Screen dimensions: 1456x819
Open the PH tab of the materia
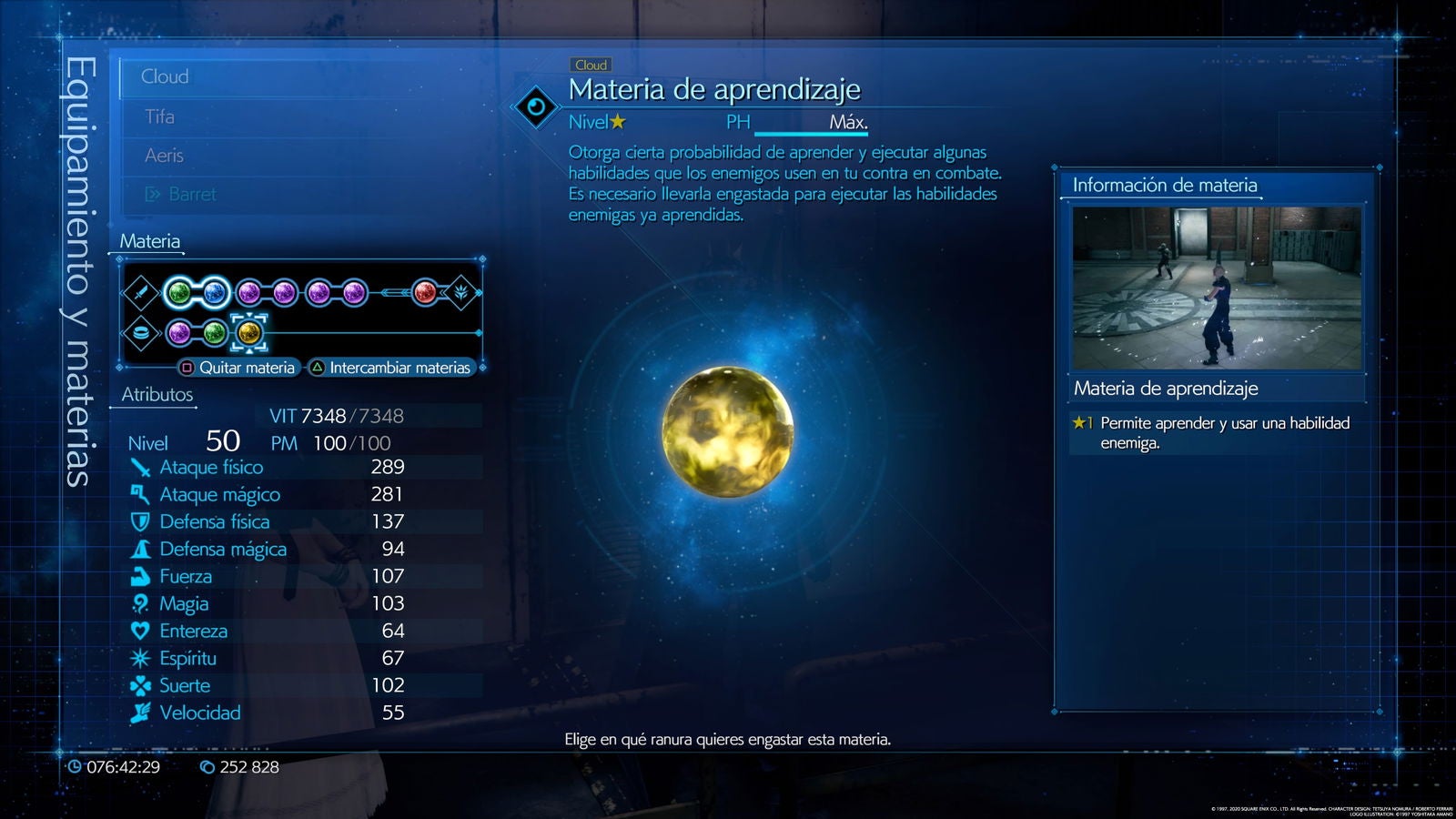(739, 120)
